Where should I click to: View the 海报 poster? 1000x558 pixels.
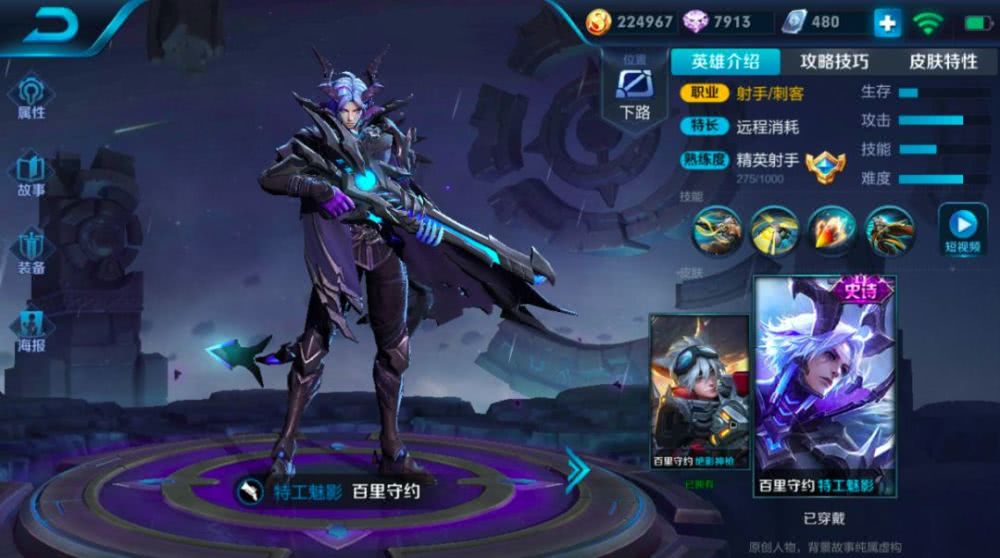[31, 328]
